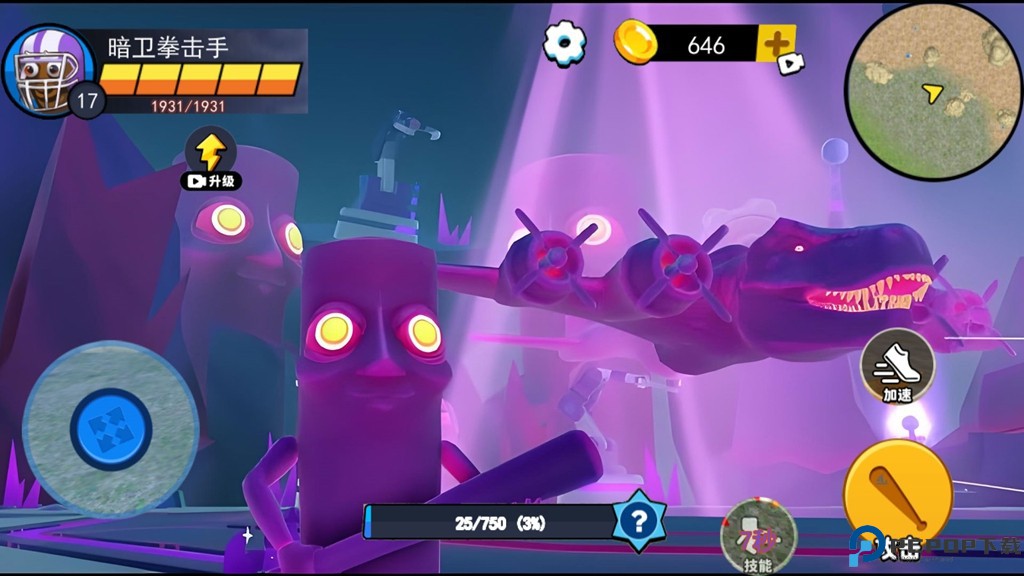1024x576 pixels.
Task: Touch the blue virtual joystick knob
Action: click(111, 430)
